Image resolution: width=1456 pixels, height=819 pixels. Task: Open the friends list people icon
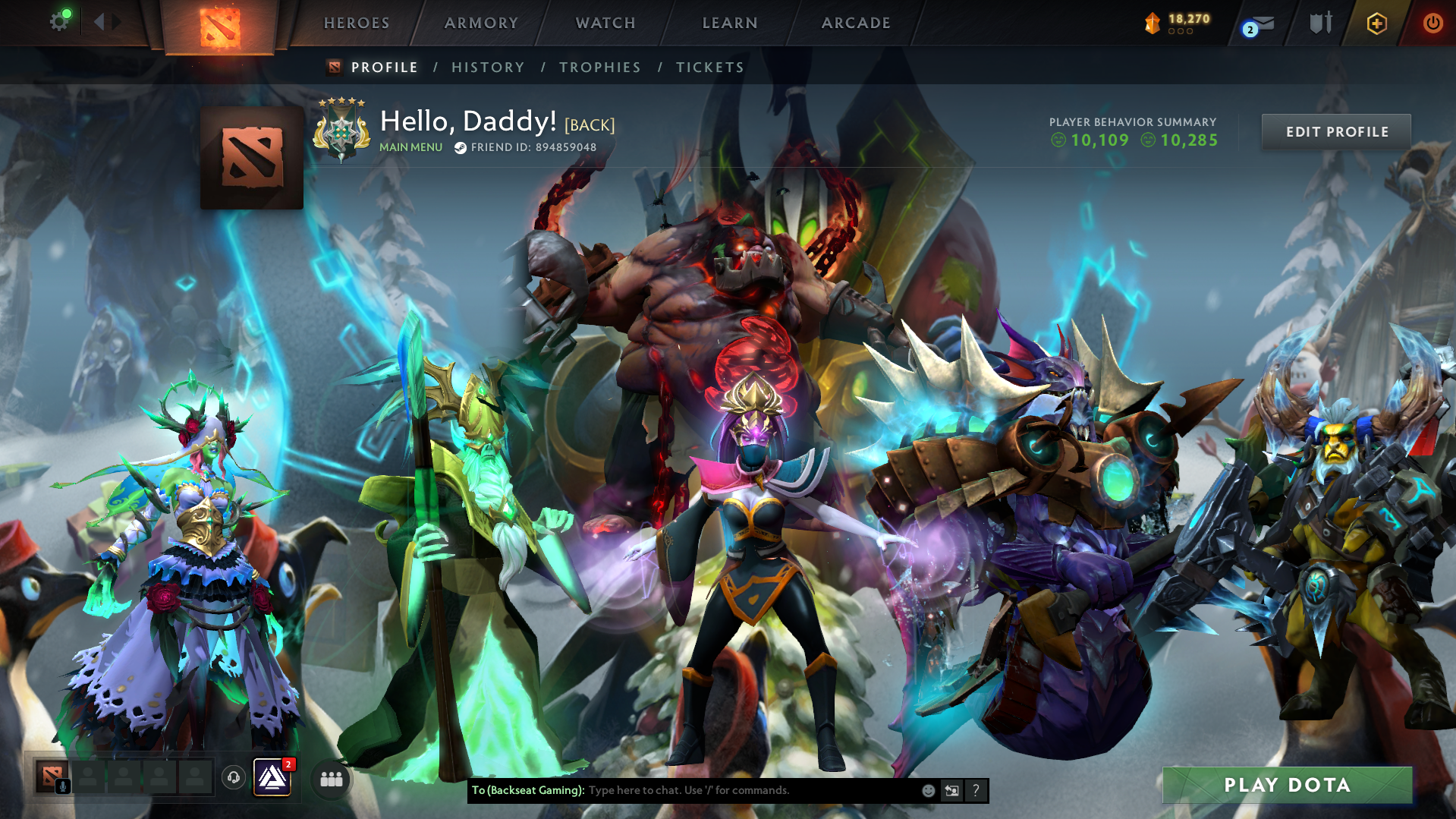330,778
